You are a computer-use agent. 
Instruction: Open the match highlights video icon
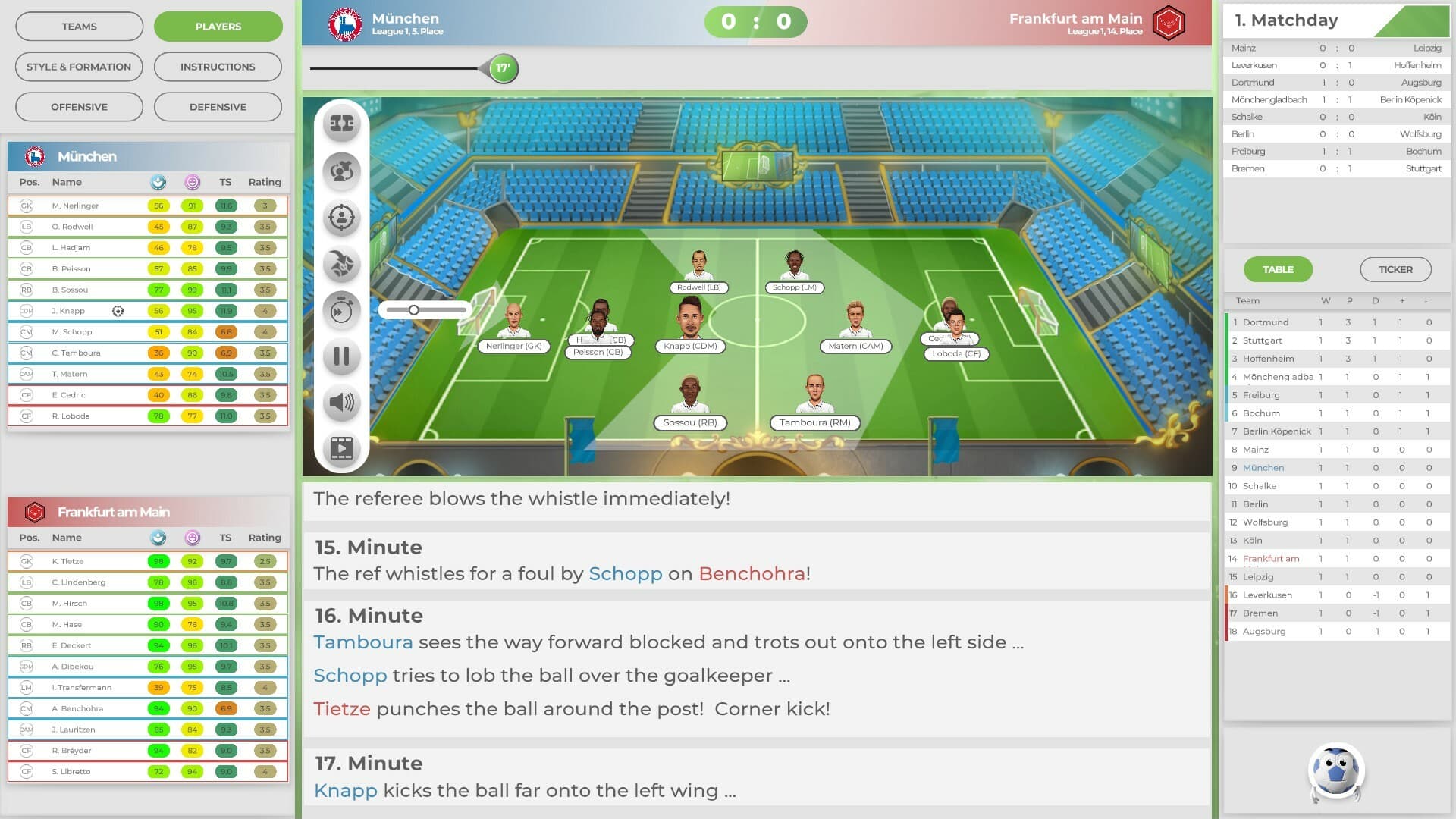point(341,449)
